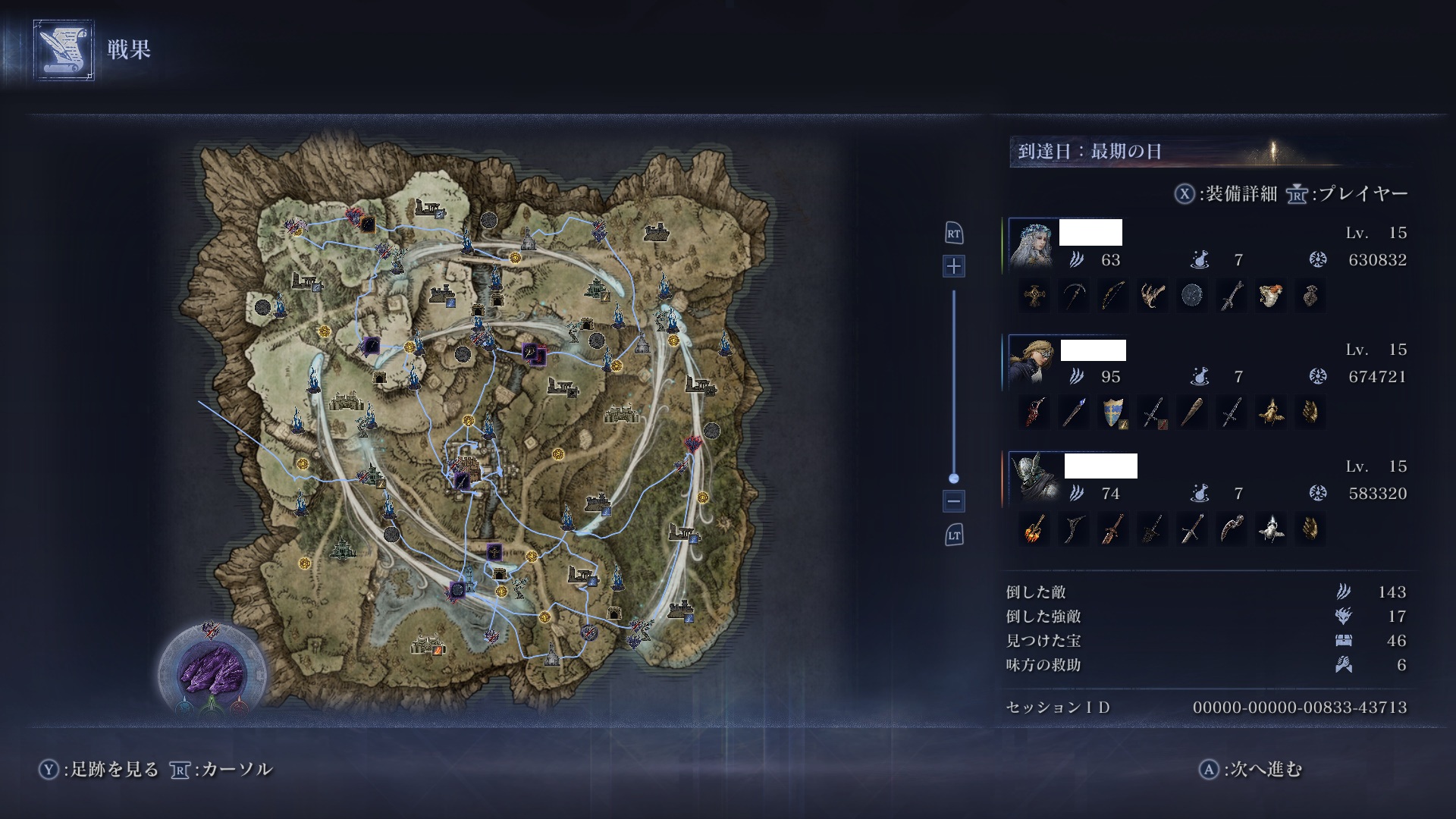This screenshot has width=1456, height=819.
Task: Click the blue and gold heater shield slot
Action: (1113, 412)
